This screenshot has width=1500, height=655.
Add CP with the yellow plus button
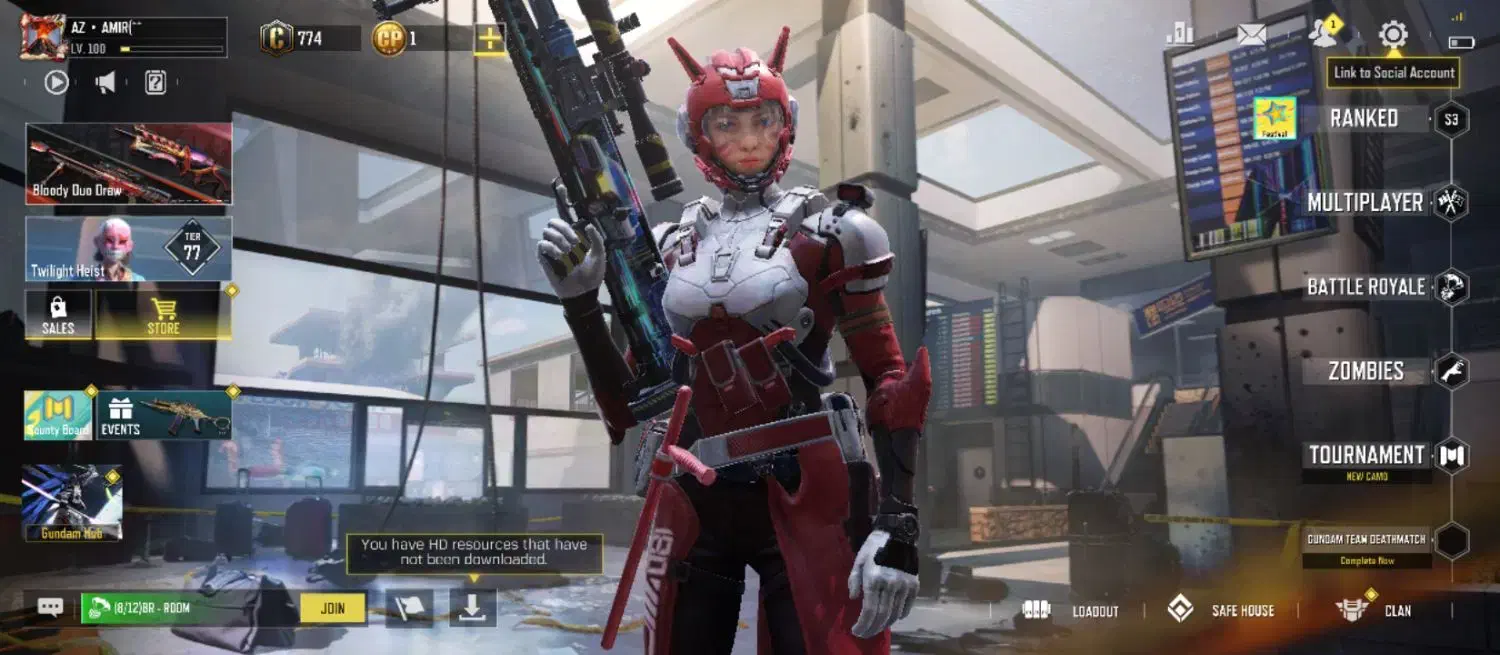click(489, 39)
